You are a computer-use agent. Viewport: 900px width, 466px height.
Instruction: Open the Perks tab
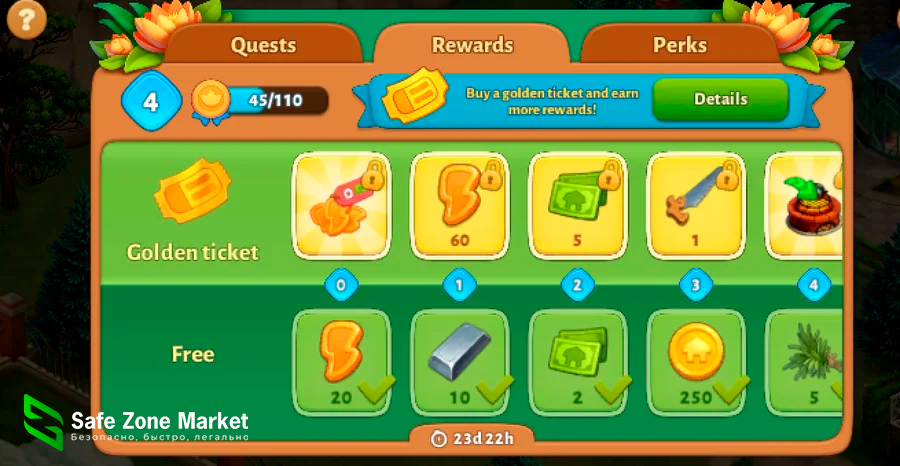coord(680,45)
